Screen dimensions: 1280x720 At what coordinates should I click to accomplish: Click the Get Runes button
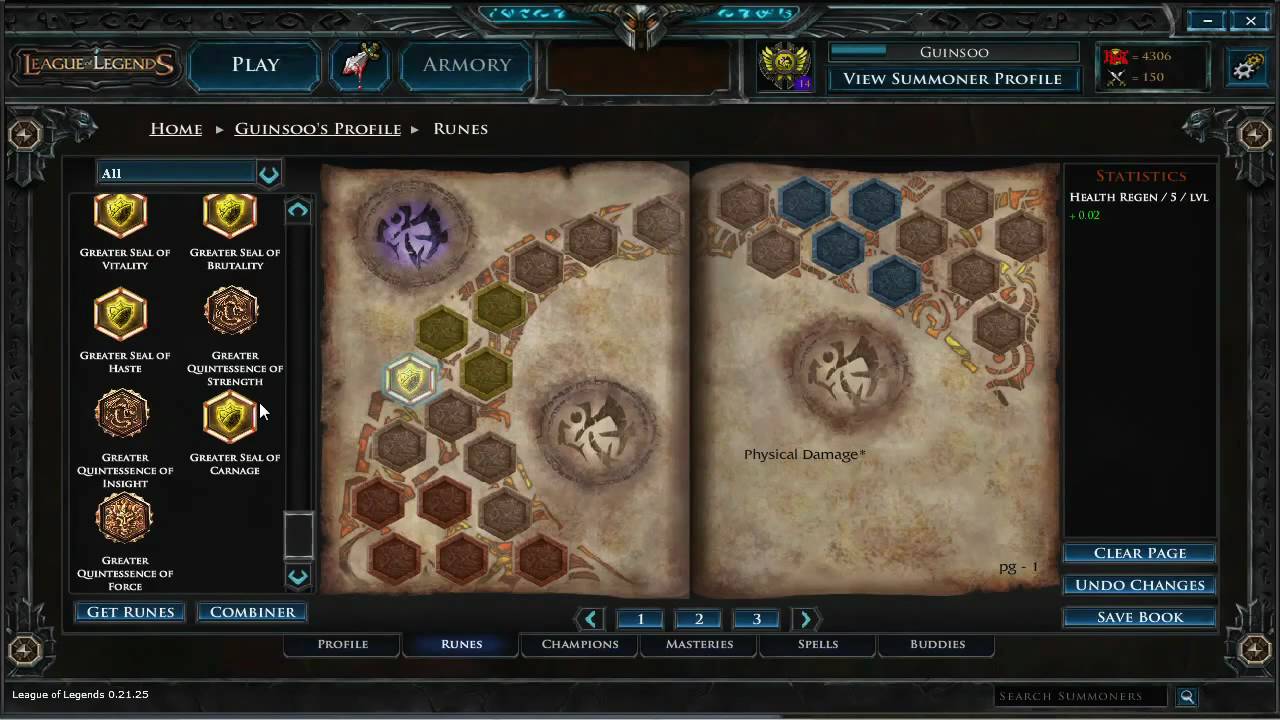coord(129,611)
